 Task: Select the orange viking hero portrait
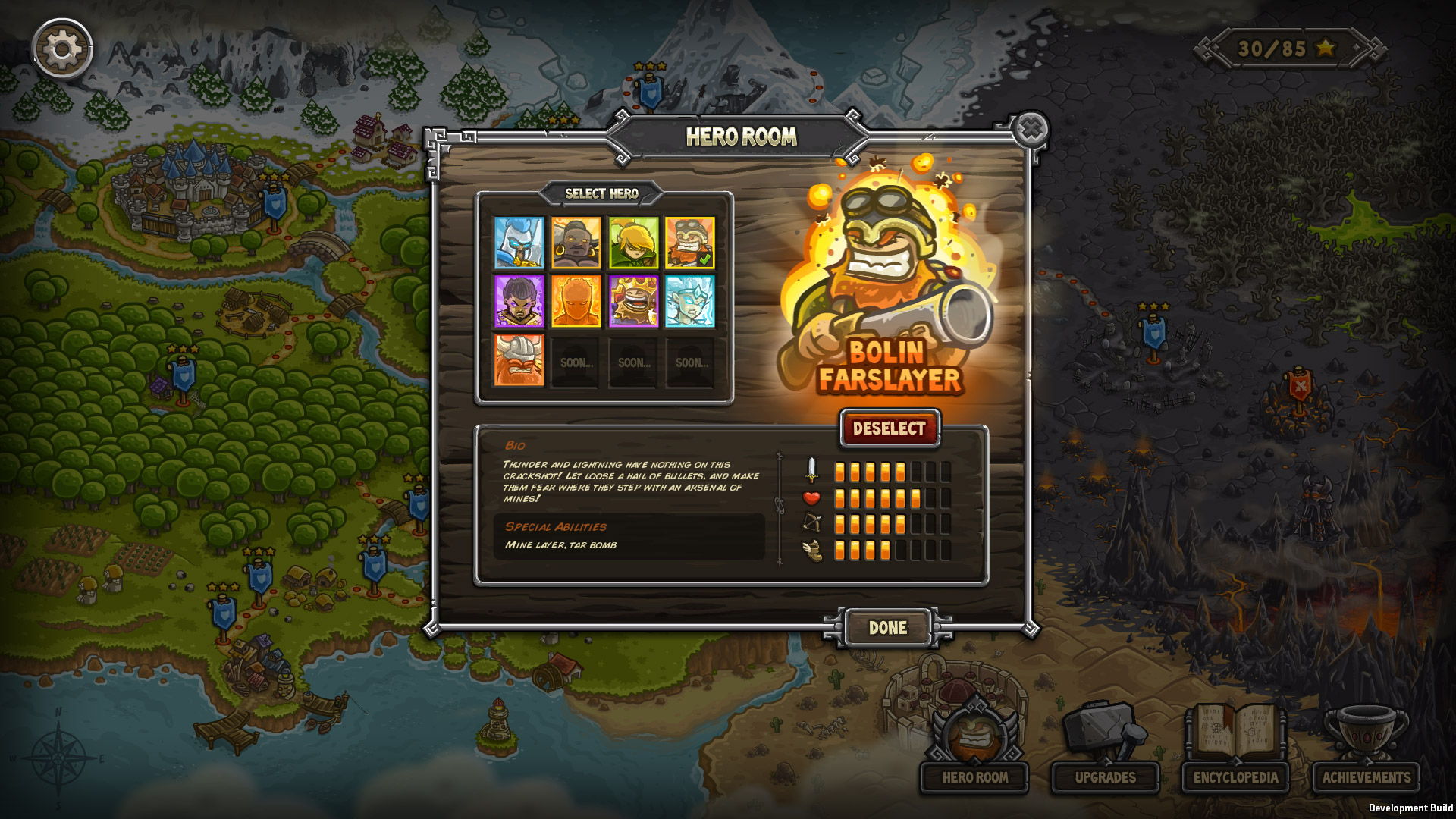(x=519, y=362)
